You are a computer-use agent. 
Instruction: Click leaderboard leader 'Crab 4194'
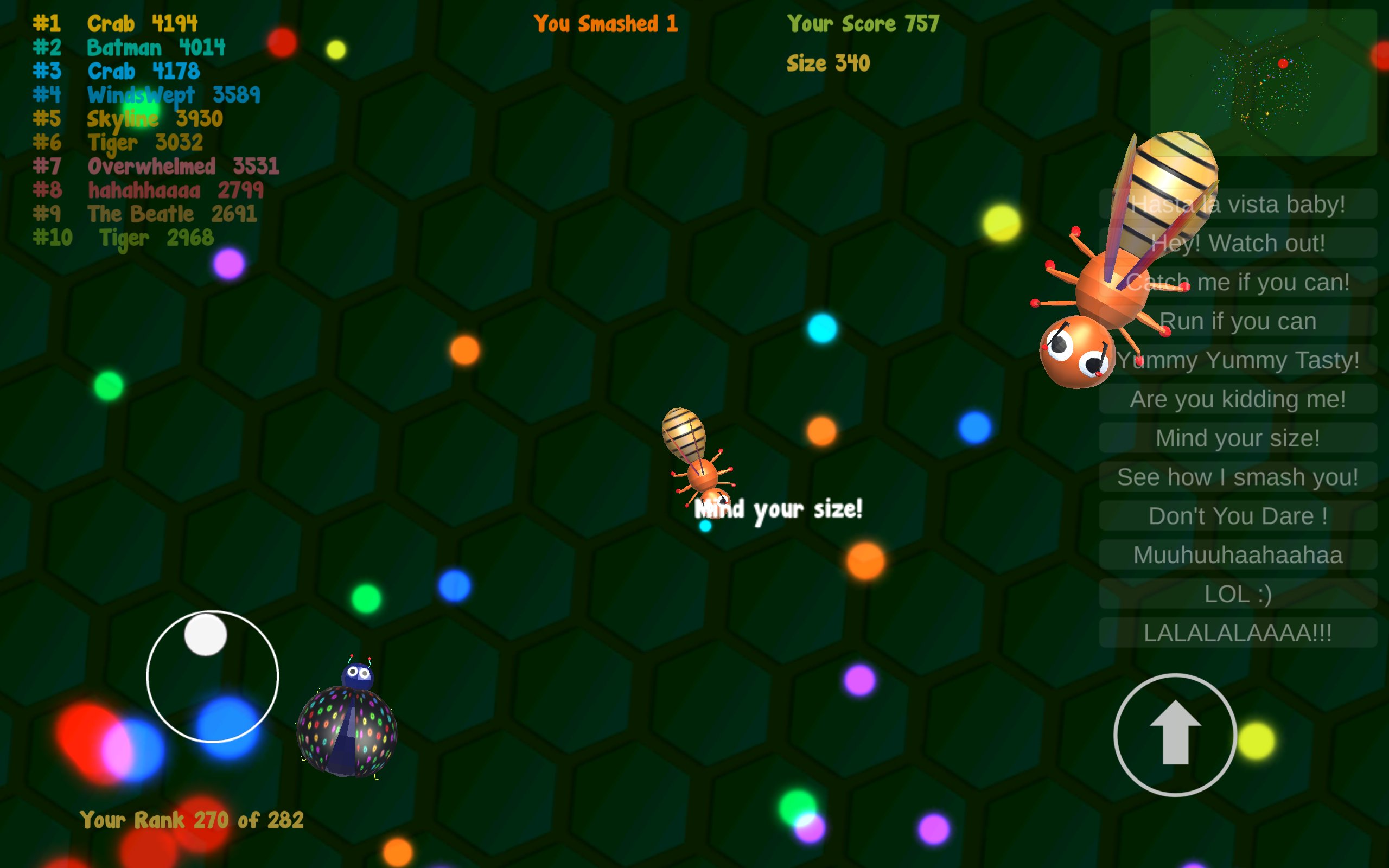point(115,23)
